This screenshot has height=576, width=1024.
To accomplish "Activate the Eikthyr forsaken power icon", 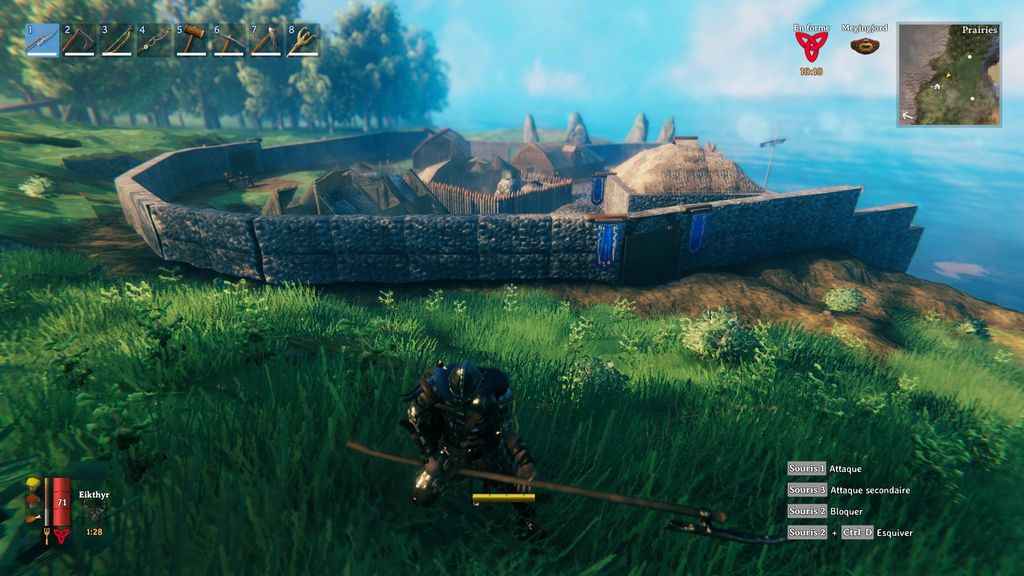I will [93, 512].
